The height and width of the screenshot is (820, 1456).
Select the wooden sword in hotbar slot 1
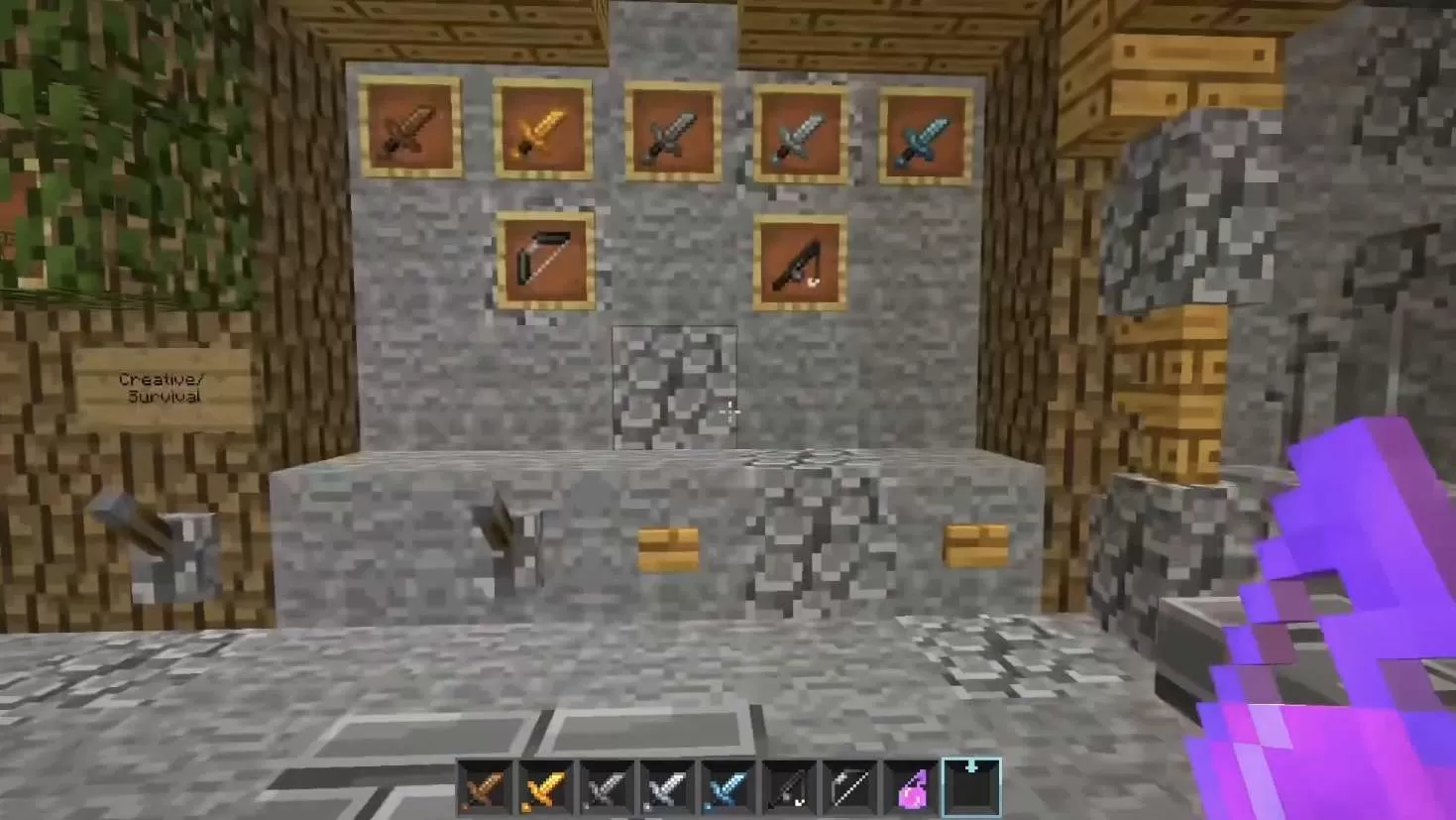click(x=486, y=786)
